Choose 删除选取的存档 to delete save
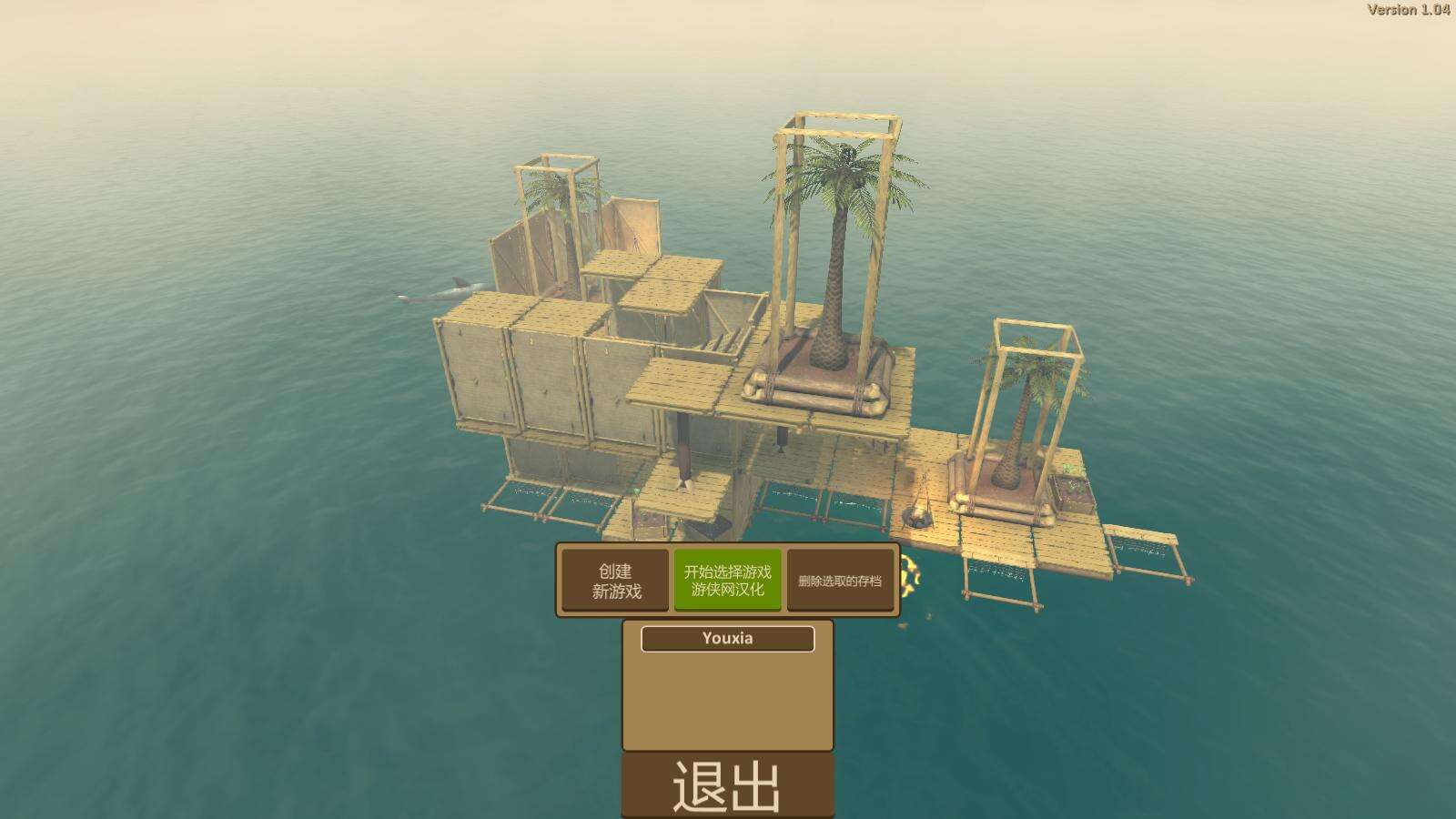The width and height of the screenshot is (1456, 819). tap(839, 581)
